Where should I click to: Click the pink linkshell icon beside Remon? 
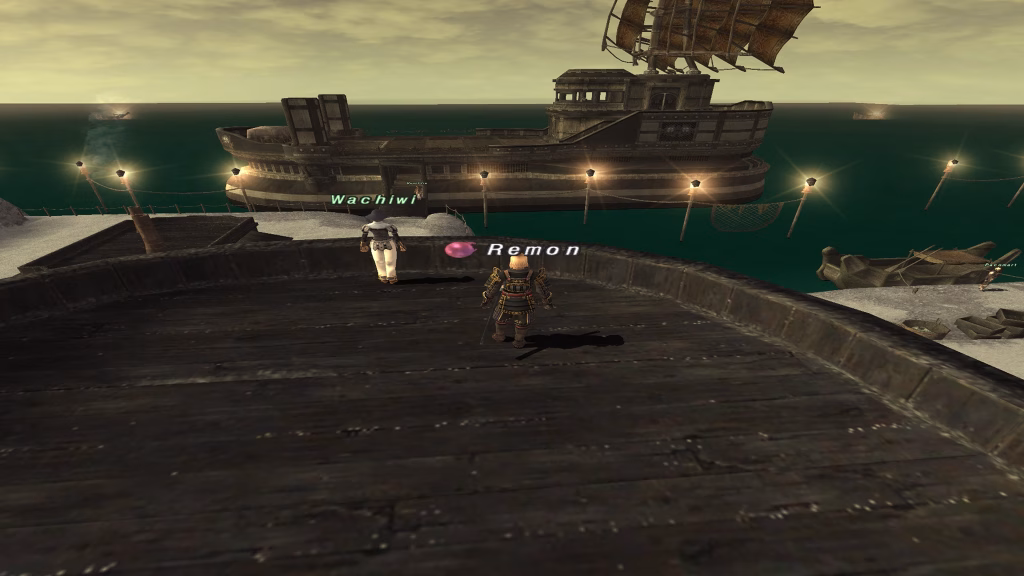(458, 249)
